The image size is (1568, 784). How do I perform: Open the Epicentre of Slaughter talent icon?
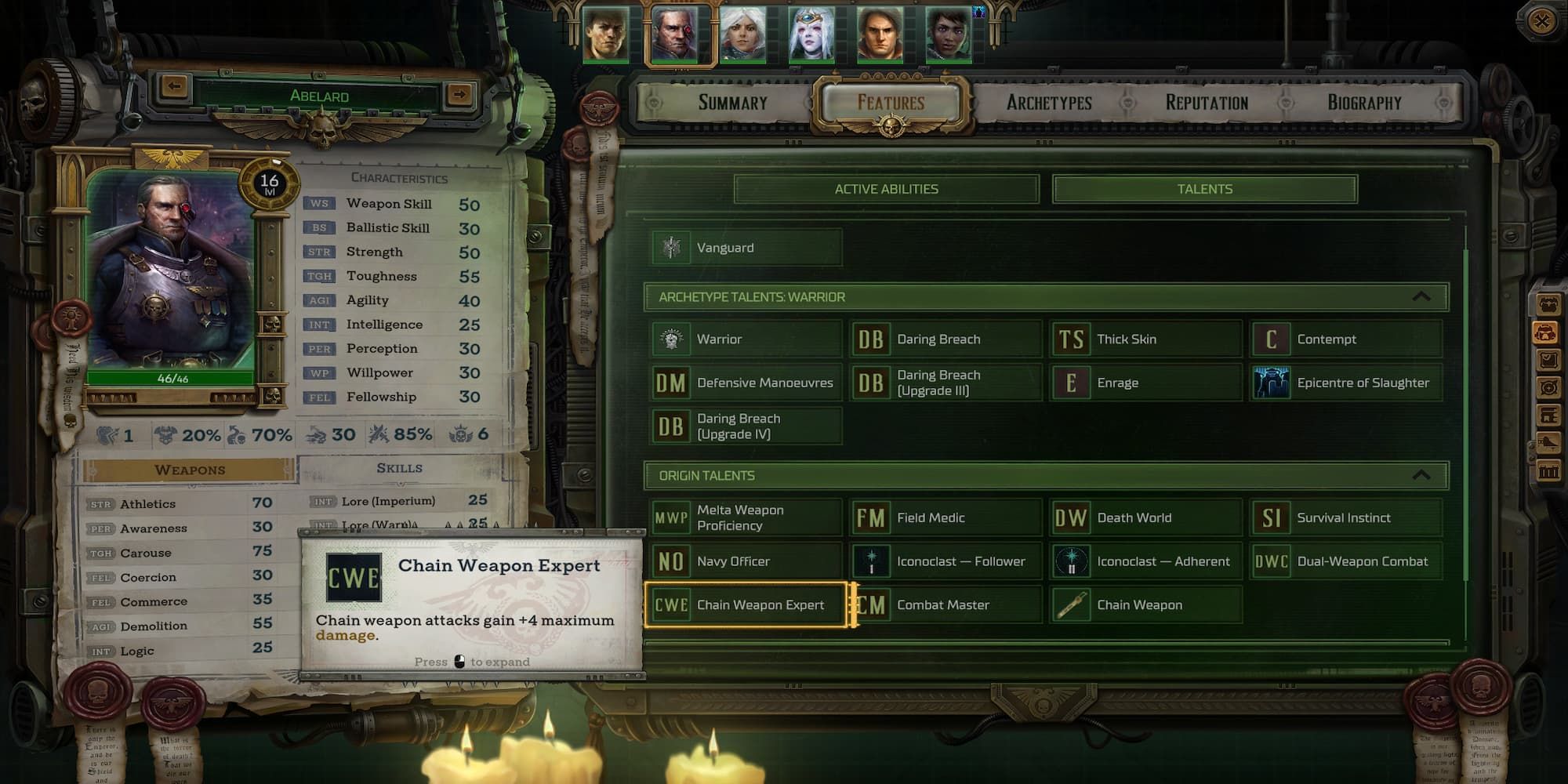(x=1270, y=382)
